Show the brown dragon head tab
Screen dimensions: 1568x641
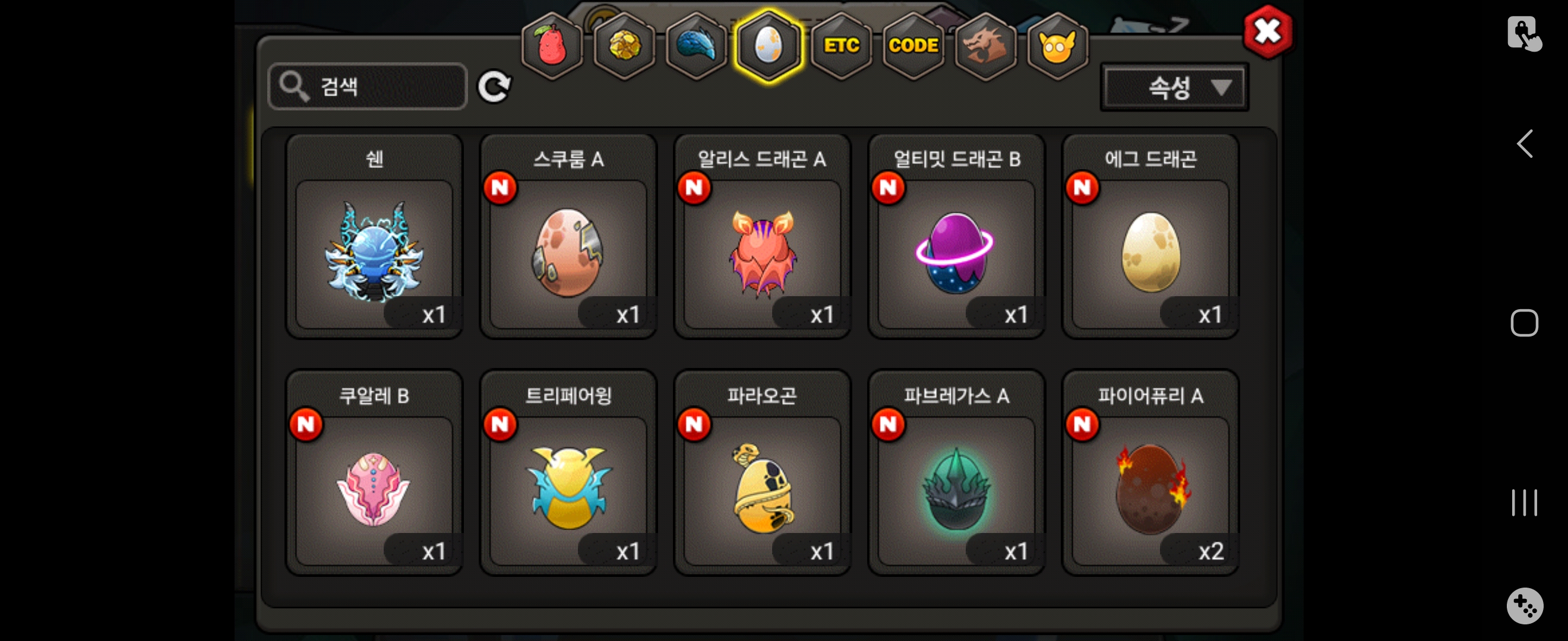click(985, 46)
